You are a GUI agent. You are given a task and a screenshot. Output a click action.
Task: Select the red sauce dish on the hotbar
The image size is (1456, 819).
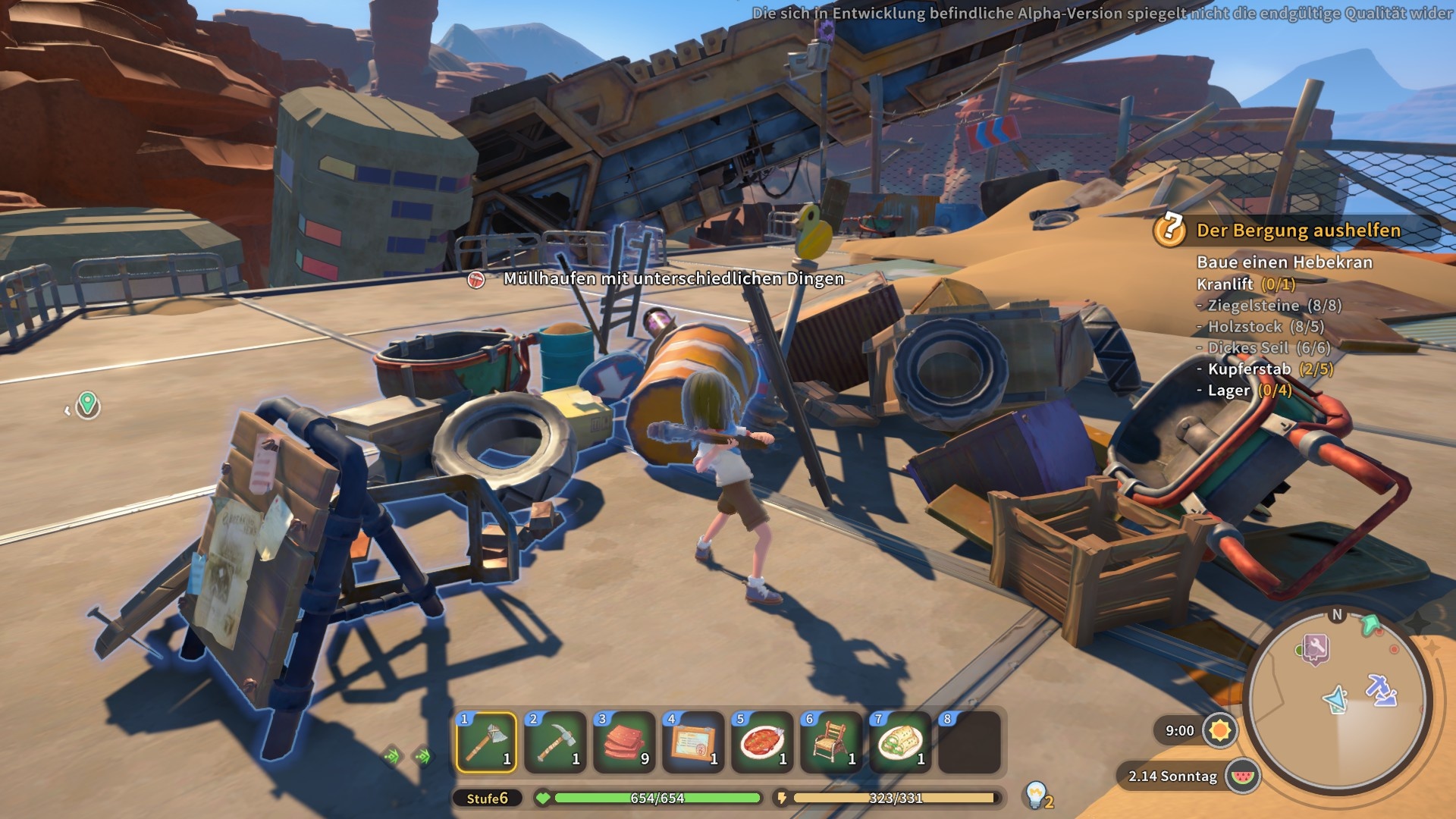pos(762,742)
